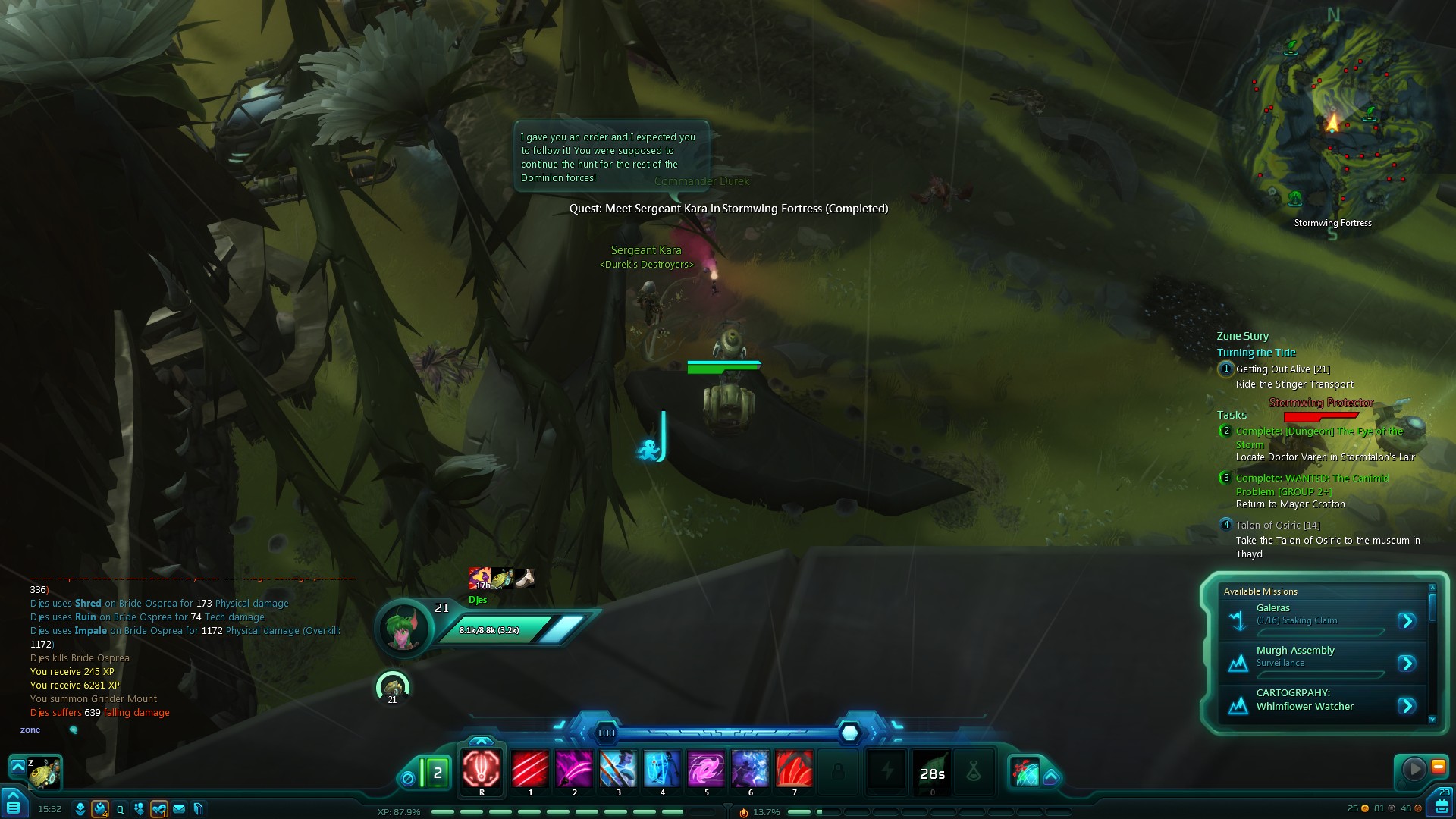Summon the Grinder Mount from its slot
The width and height of the screenshot is (1456, 819).
click(x=44, y=773)
